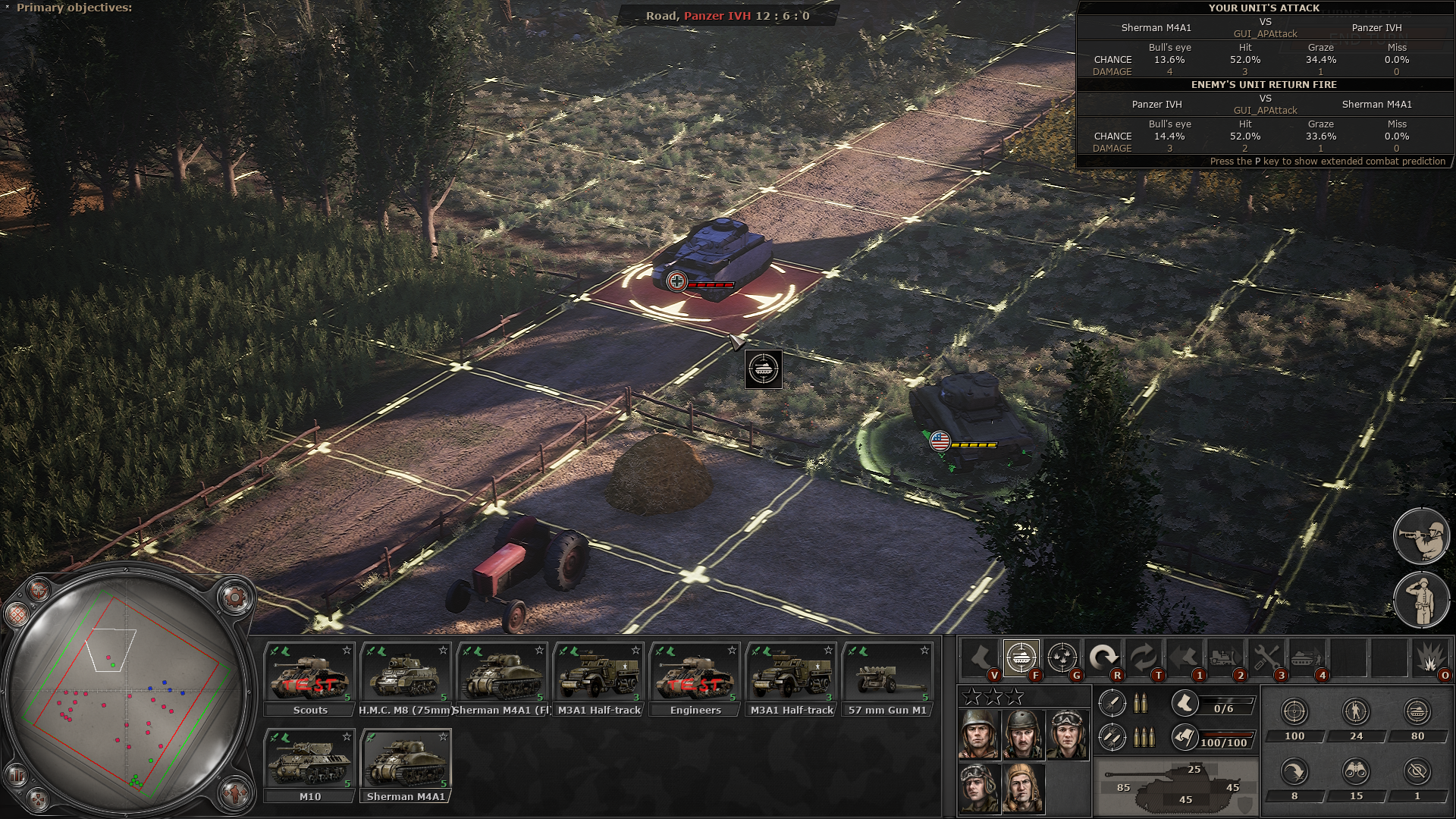
Task: Click the bar chart statistics button
Action: (x=17, y=775)
